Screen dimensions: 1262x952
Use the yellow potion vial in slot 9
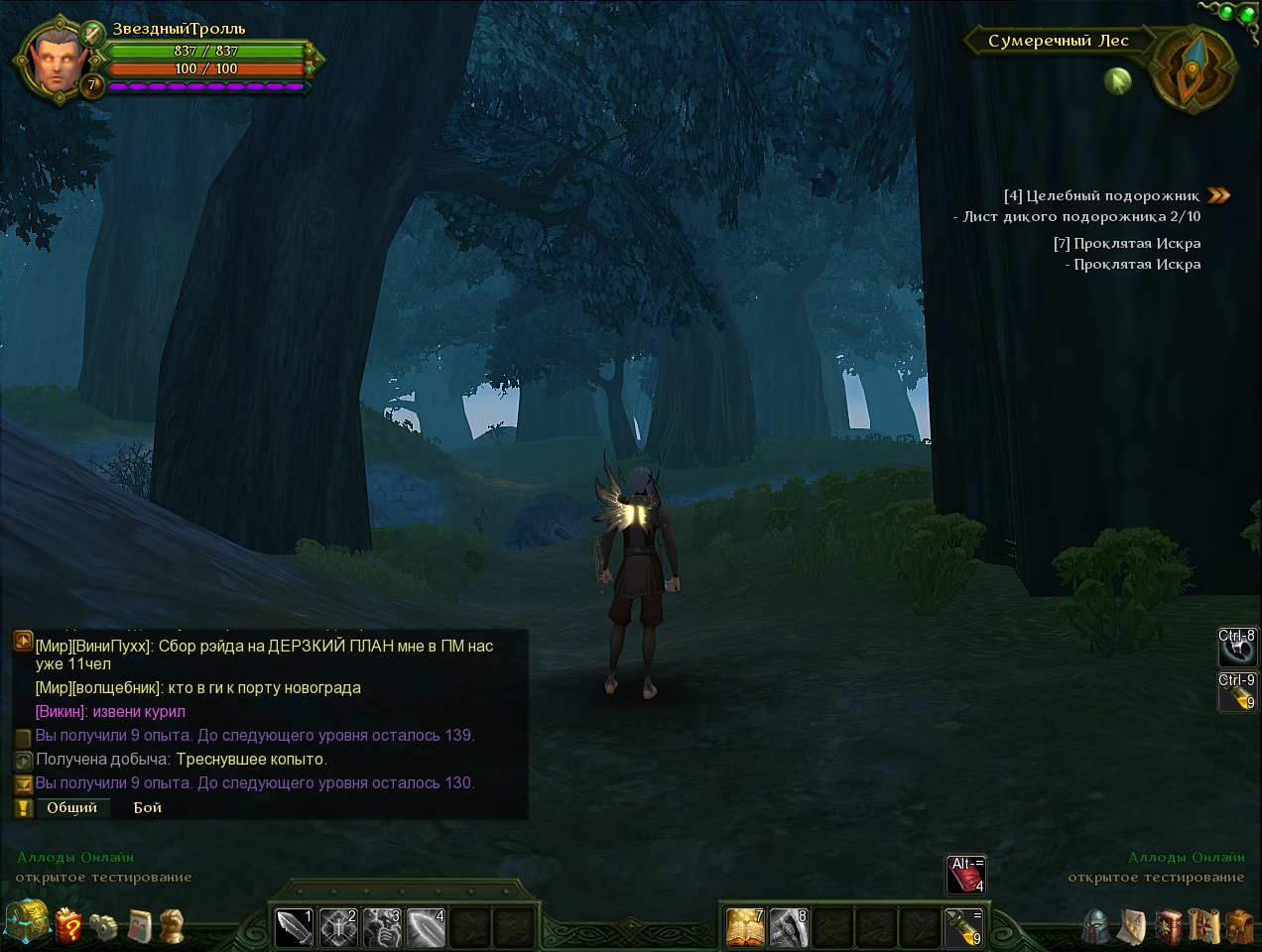coord(963,928)
